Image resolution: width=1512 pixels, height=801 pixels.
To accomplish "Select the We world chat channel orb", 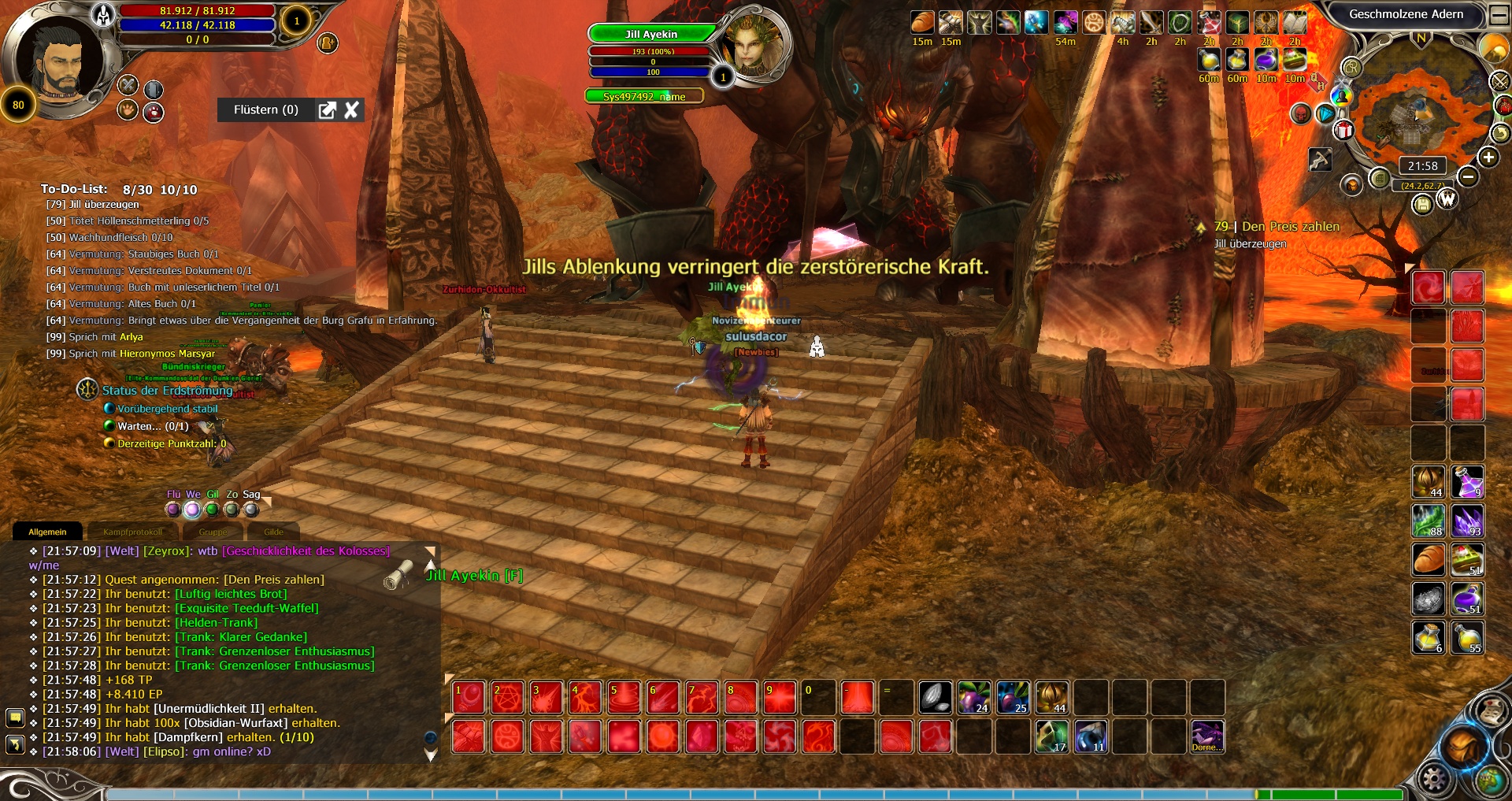I will [192, 510].
